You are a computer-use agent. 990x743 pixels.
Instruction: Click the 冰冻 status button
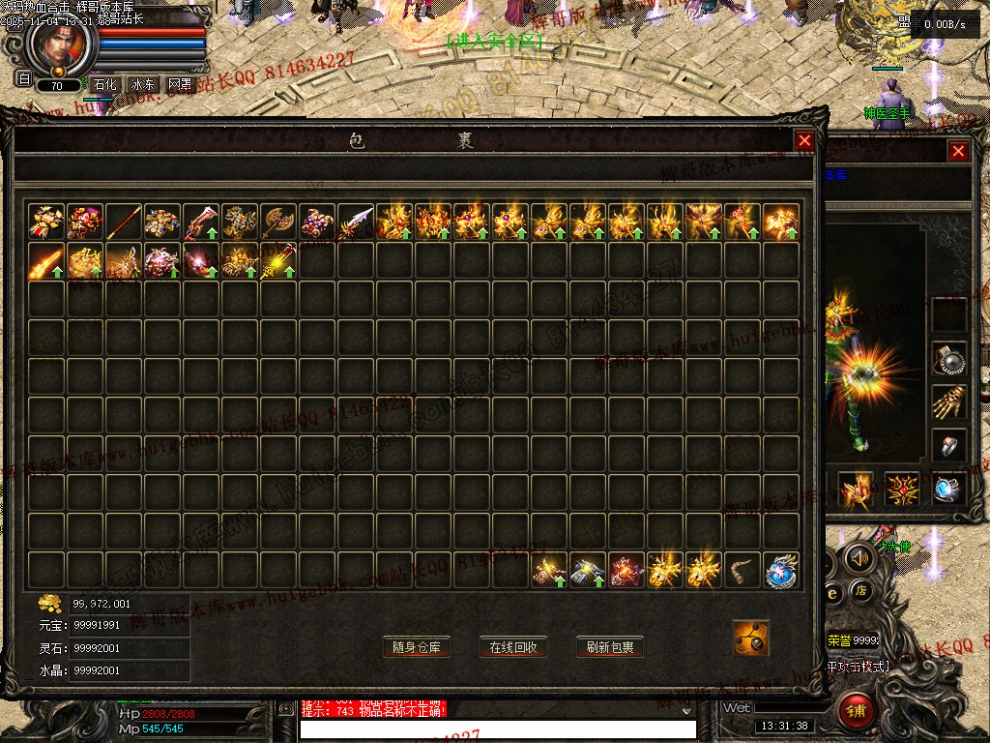click(143, 85)
